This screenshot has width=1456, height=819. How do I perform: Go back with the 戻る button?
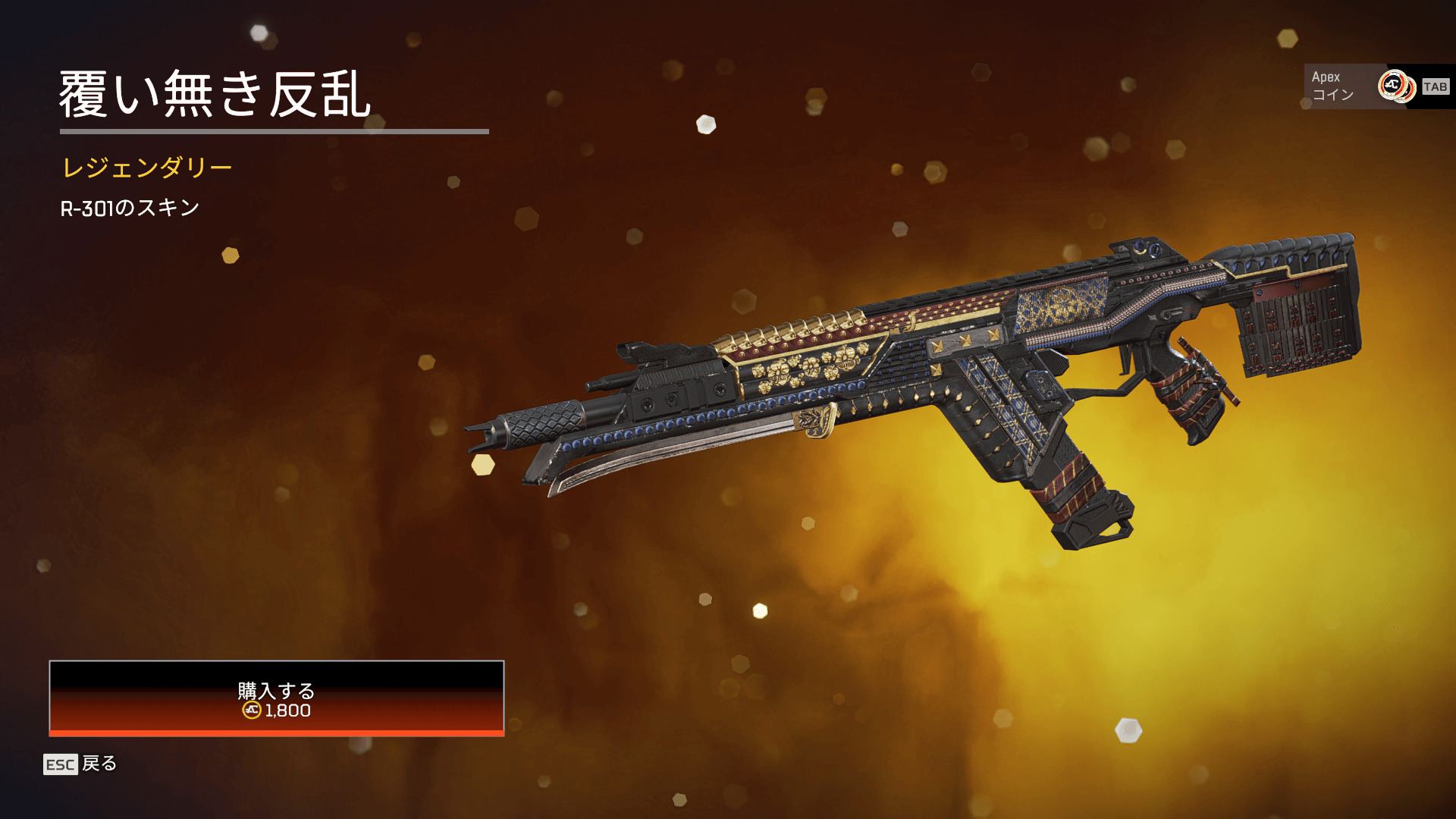click(x=81, y=764)
